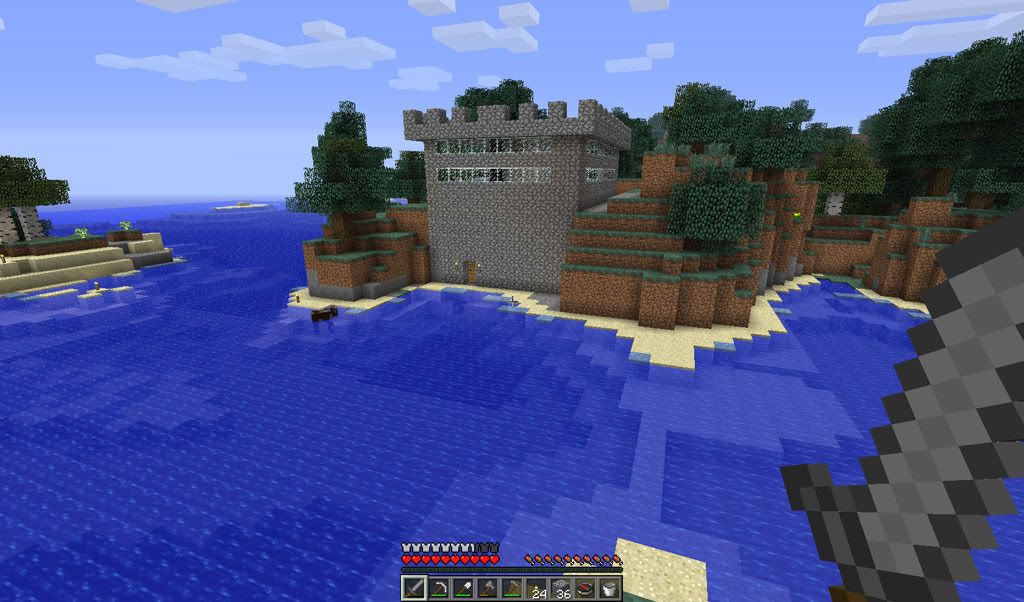Switch to the bucket hotbar slot
Viewport: 1024px width, 602px height.
click(x=610, y=588)
